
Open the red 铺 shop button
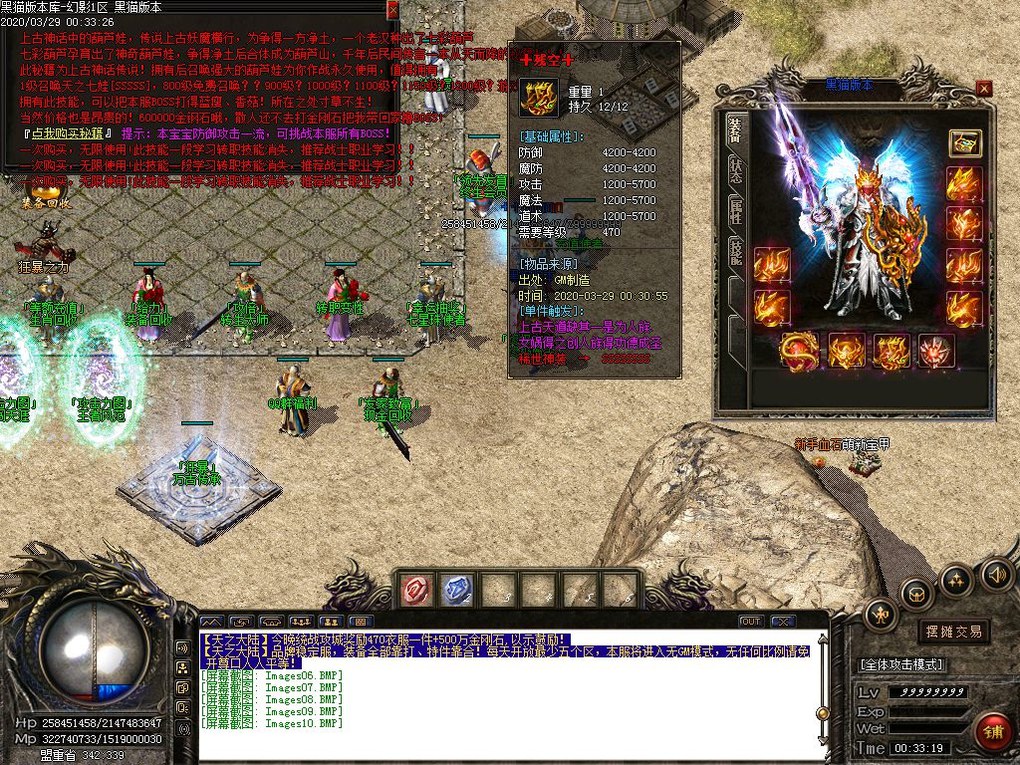[993, 731]
